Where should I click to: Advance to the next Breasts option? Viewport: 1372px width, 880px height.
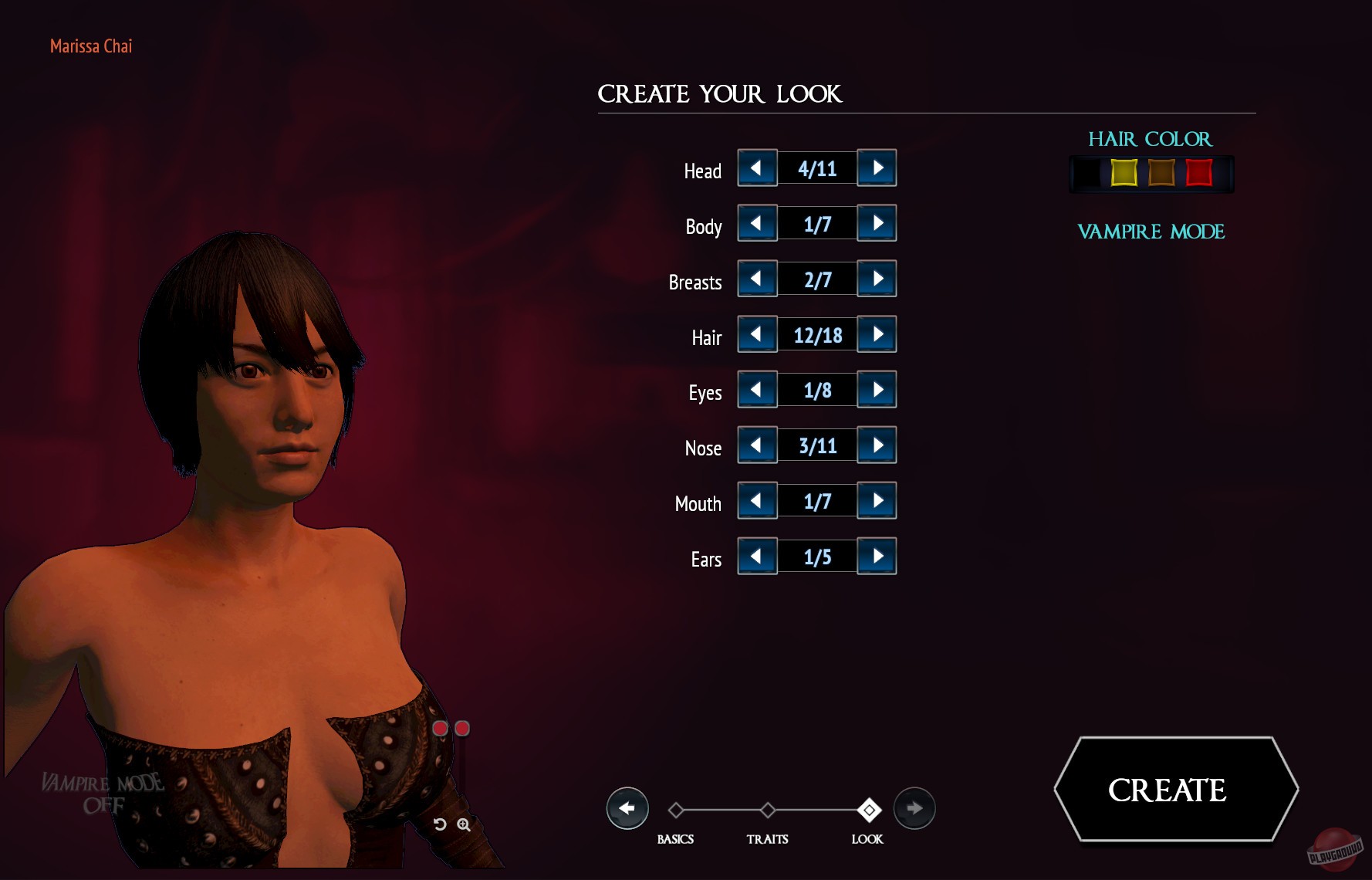tap(877, 279)
